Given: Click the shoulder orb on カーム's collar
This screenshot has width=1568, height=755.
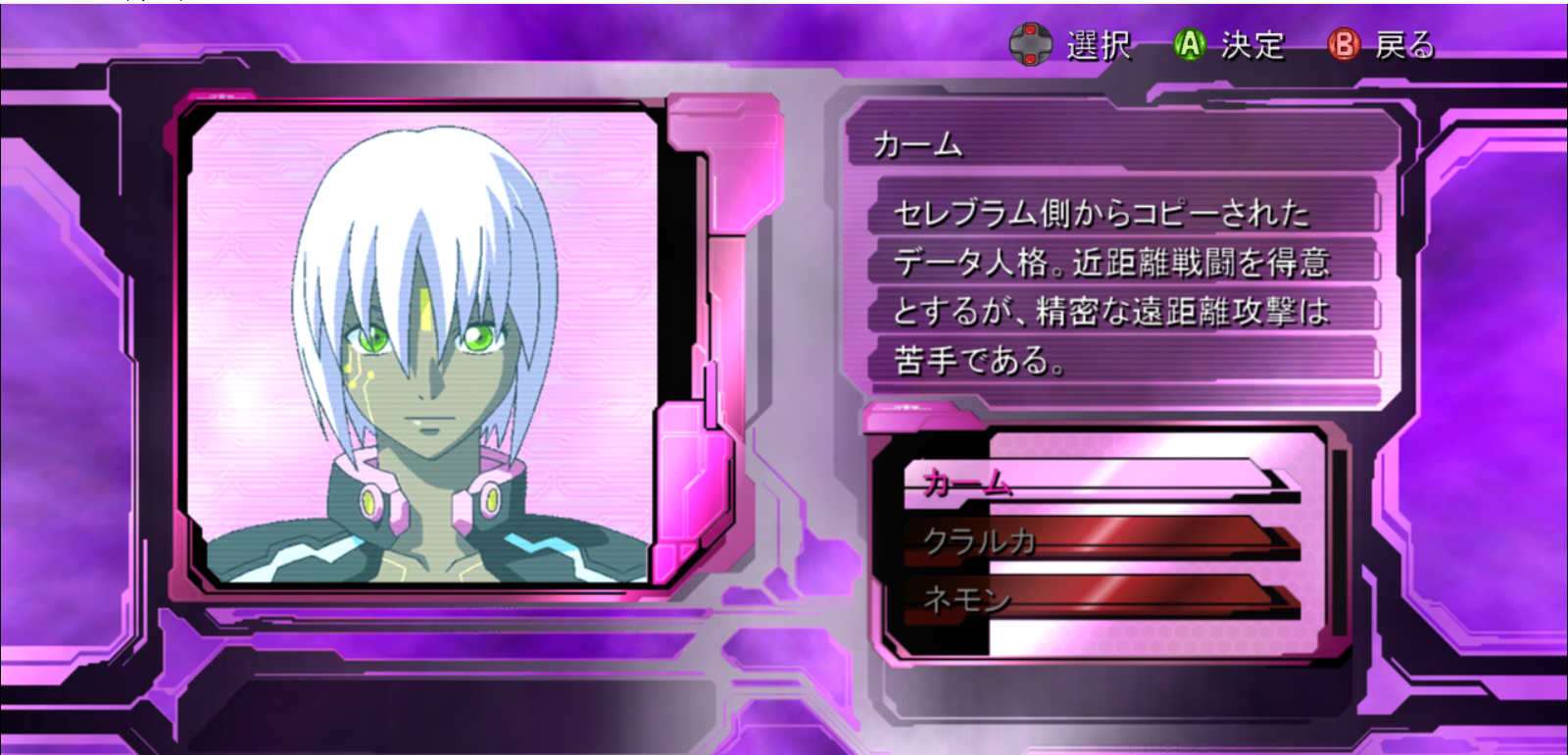Looking at the screenshot, I should coord(370,503).
